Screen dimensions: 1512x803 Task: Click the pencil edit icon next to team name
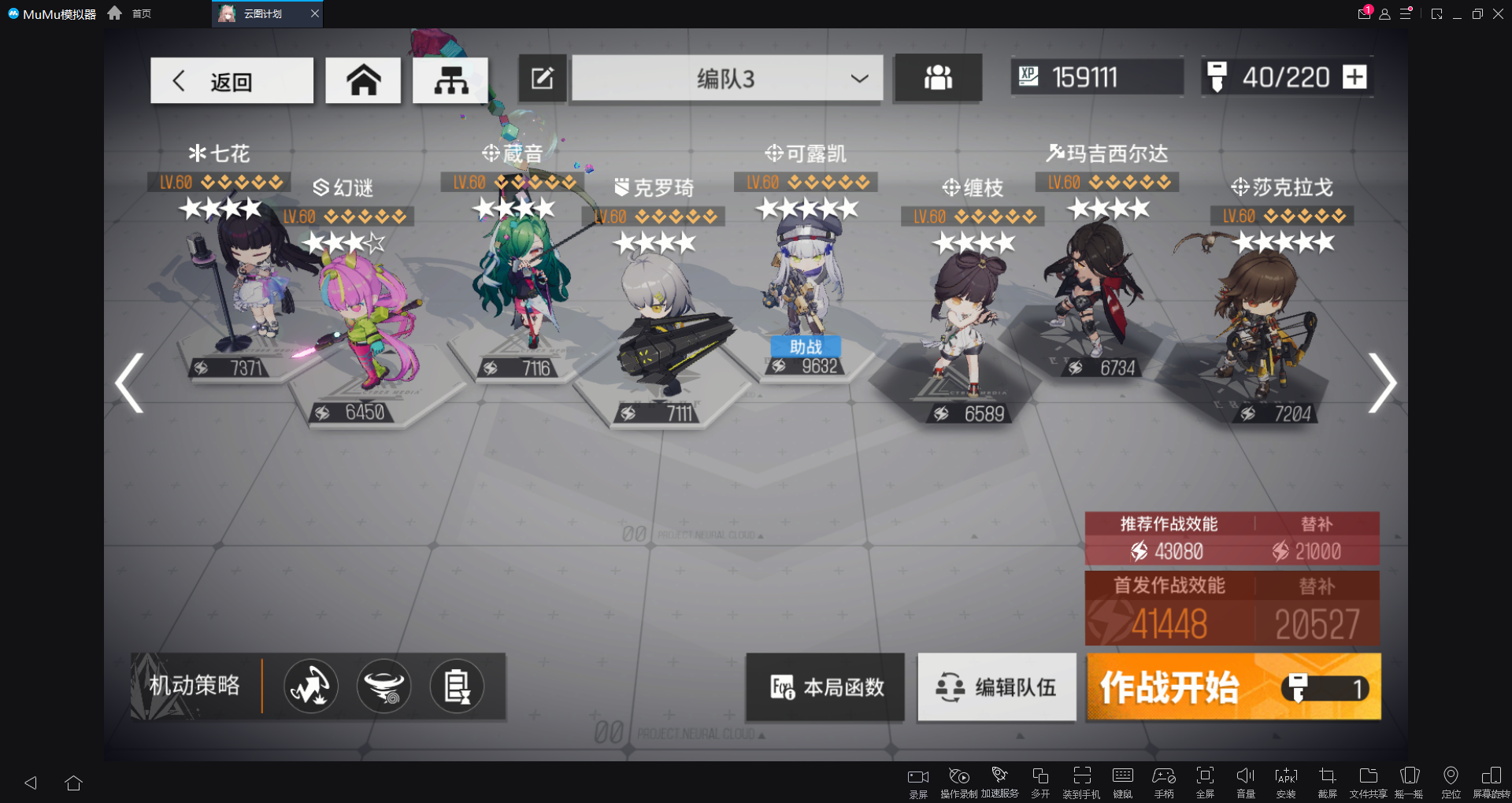point(542,78)
